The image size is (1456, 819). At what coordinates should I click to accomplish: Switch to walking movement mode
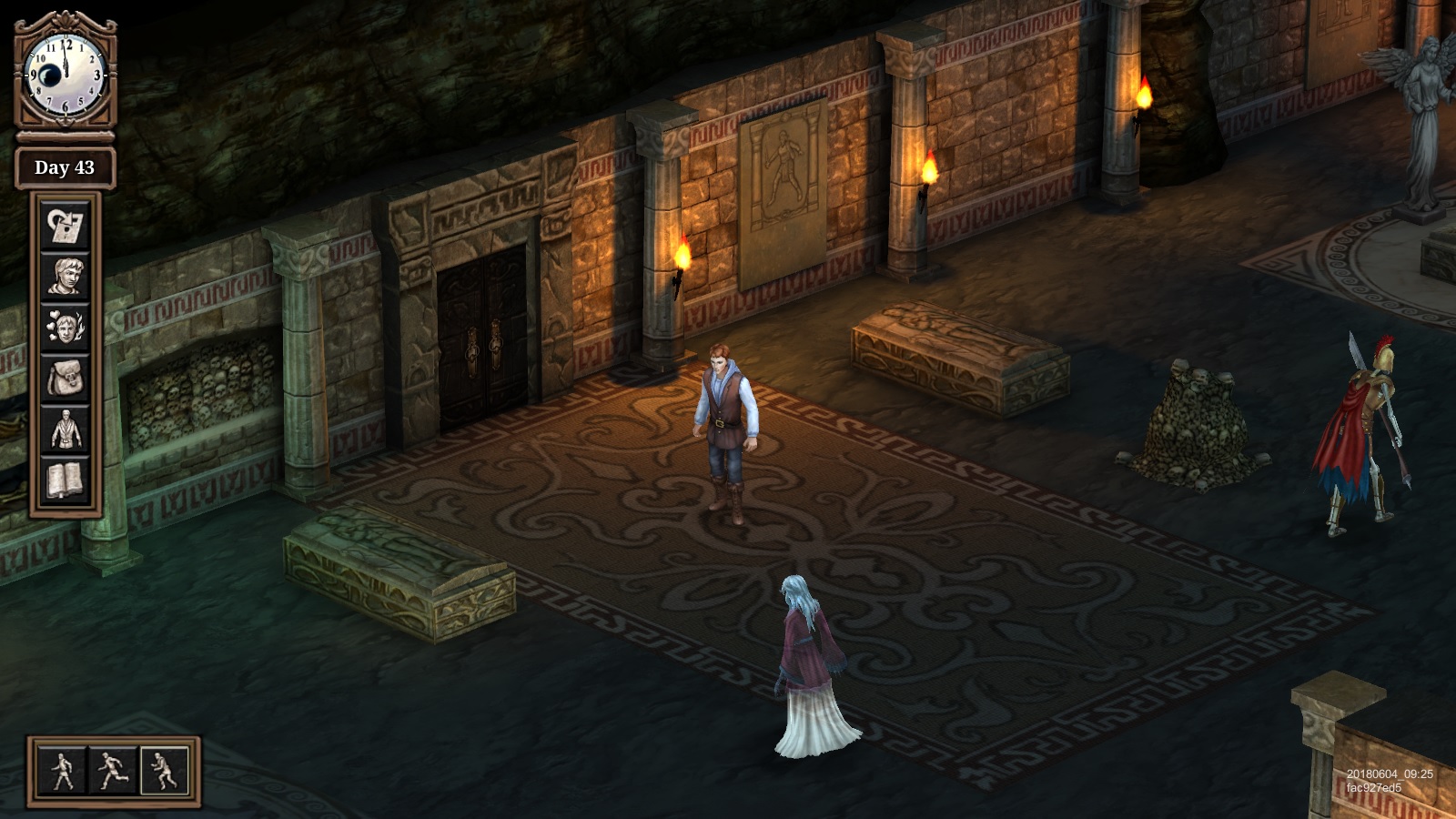[62, 771]
